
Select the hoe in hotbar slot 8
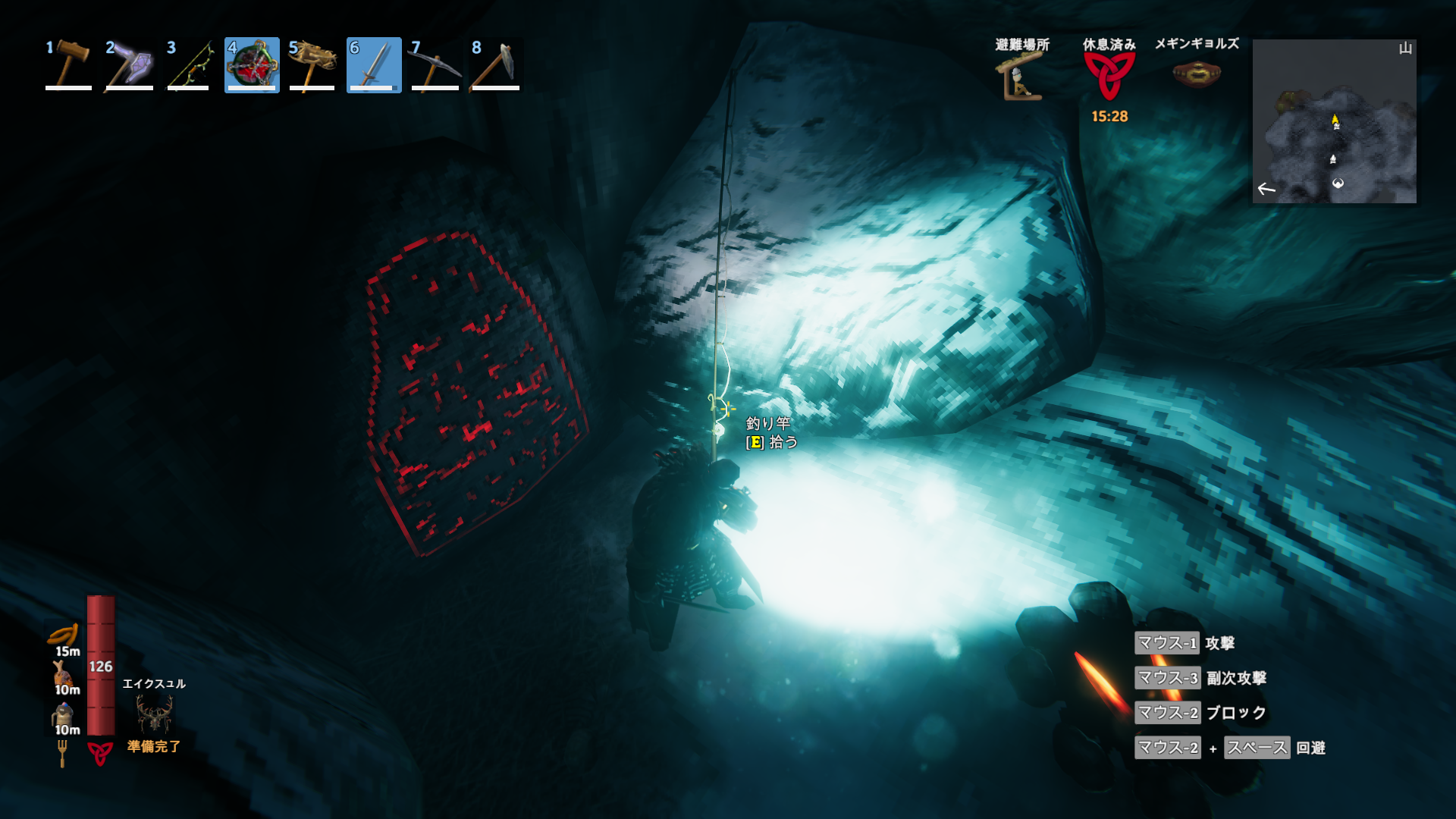coord(495,65)
